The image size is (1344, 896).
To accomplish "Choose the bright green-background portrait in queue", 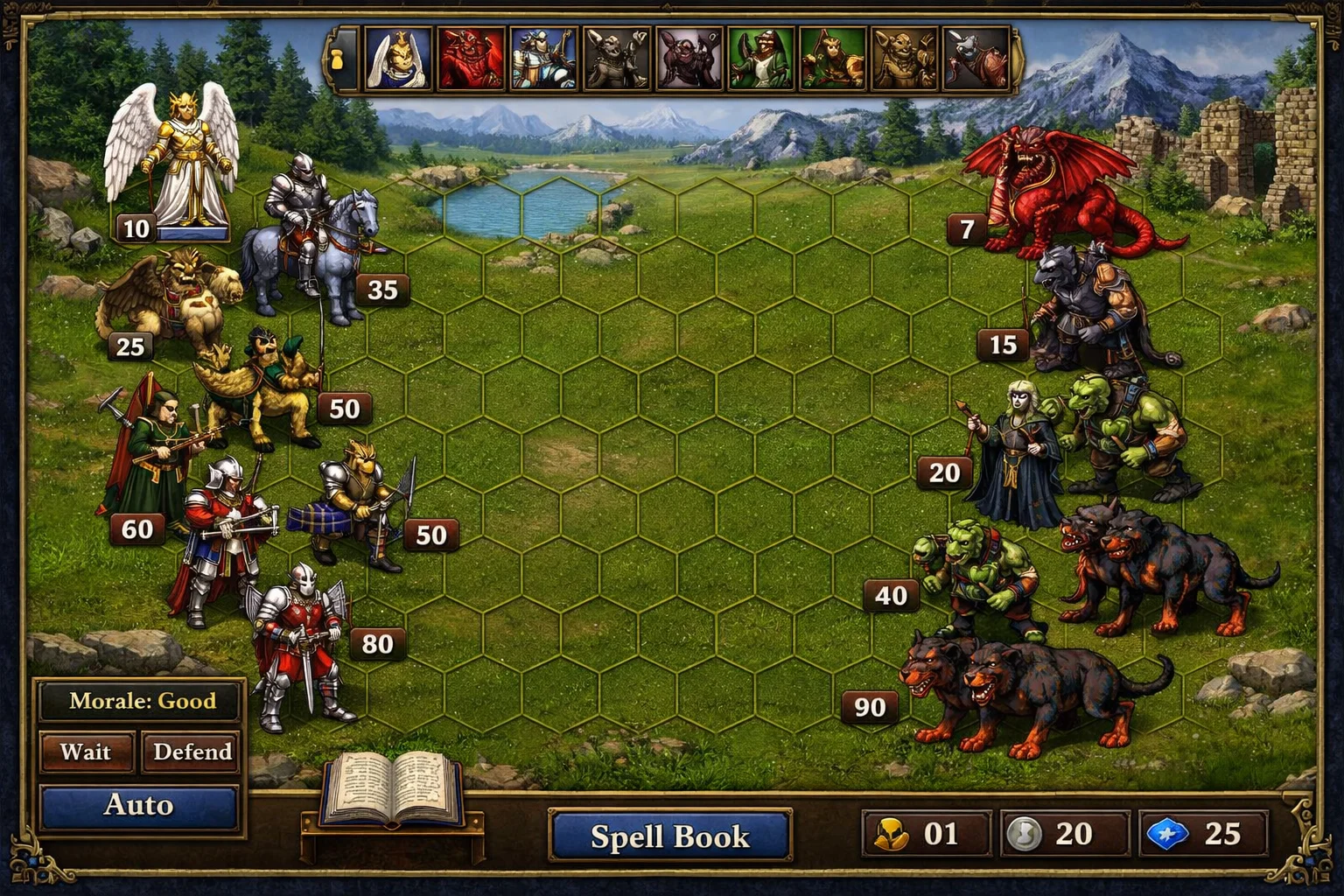I will pyautogui.click(x=759, y=59).
